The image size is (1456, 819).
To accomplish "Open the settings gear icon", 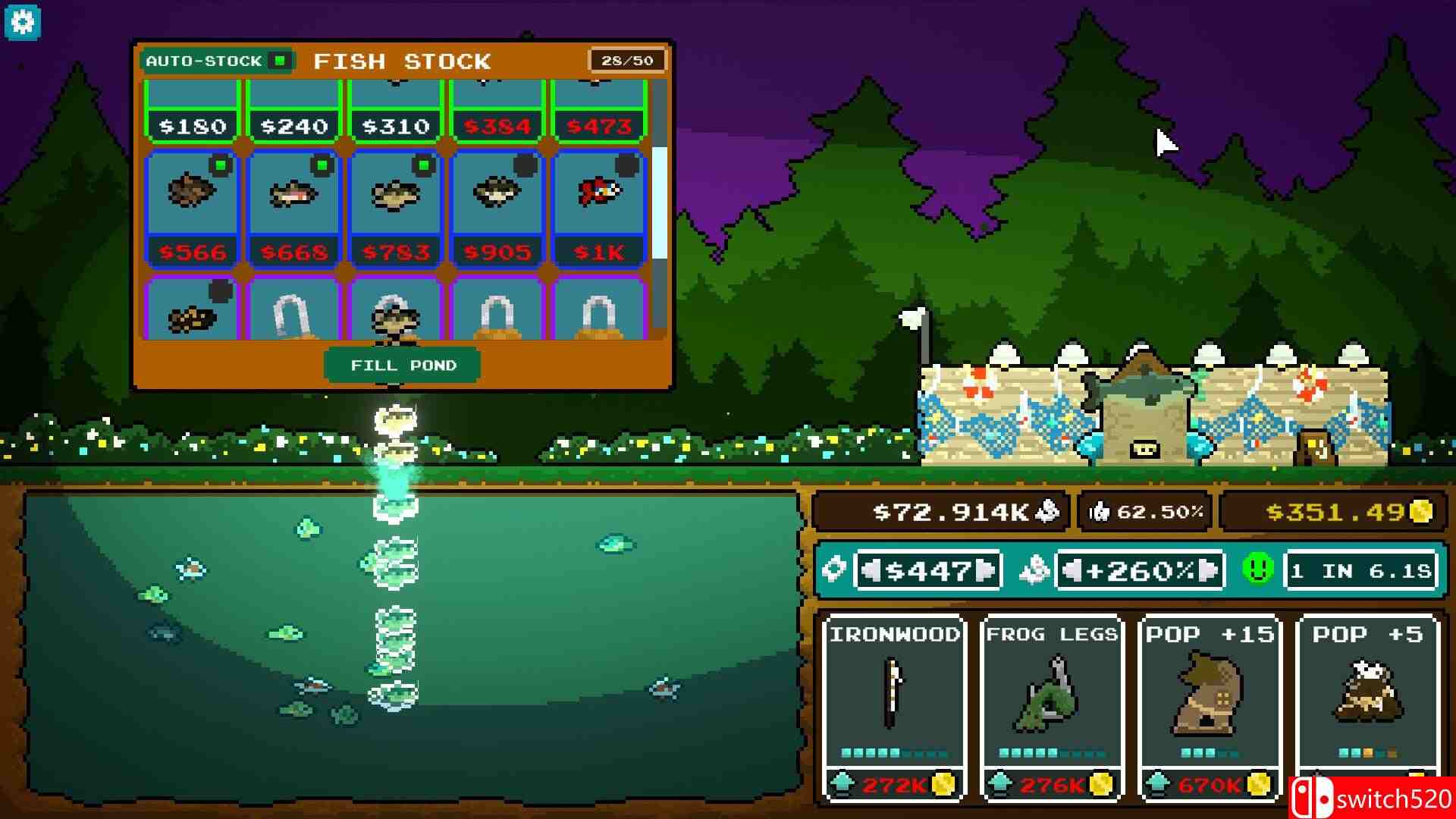I will 23,21.
